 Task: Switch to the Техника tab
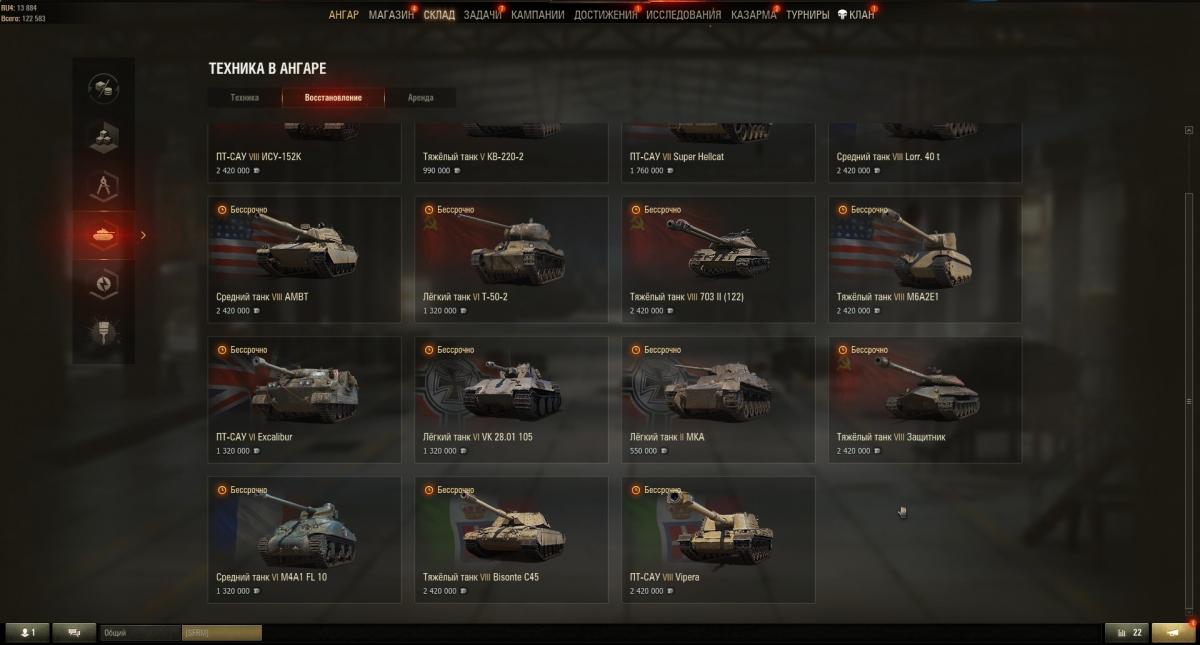245,98
